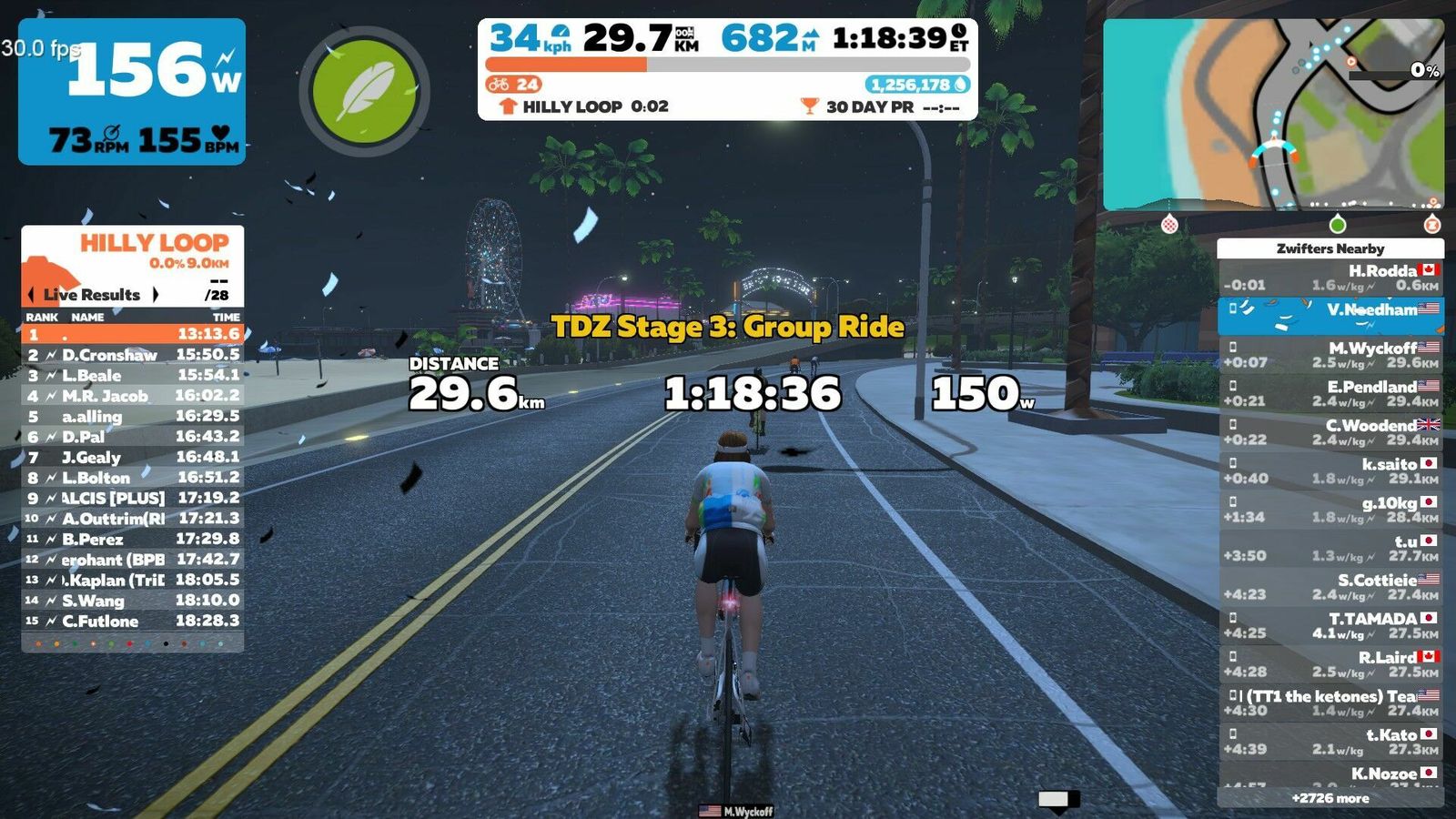This screenshot has width=1456, height=819.
Task: Click the polka dot jersey icon
Action: 1170,224
